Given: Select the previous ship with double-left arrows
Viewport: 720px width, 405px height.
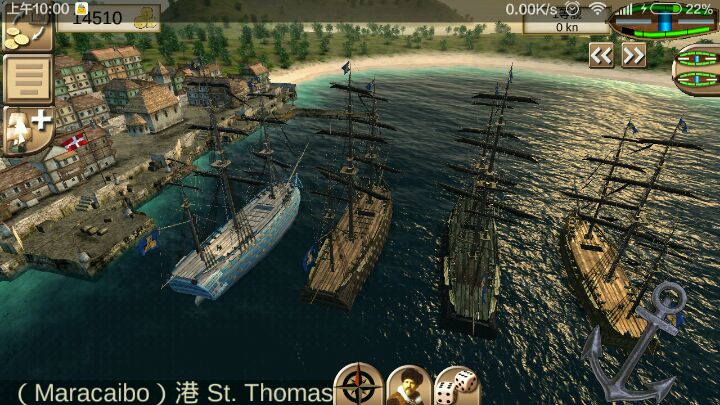Looking at the screenshot, I should (600, 56).
